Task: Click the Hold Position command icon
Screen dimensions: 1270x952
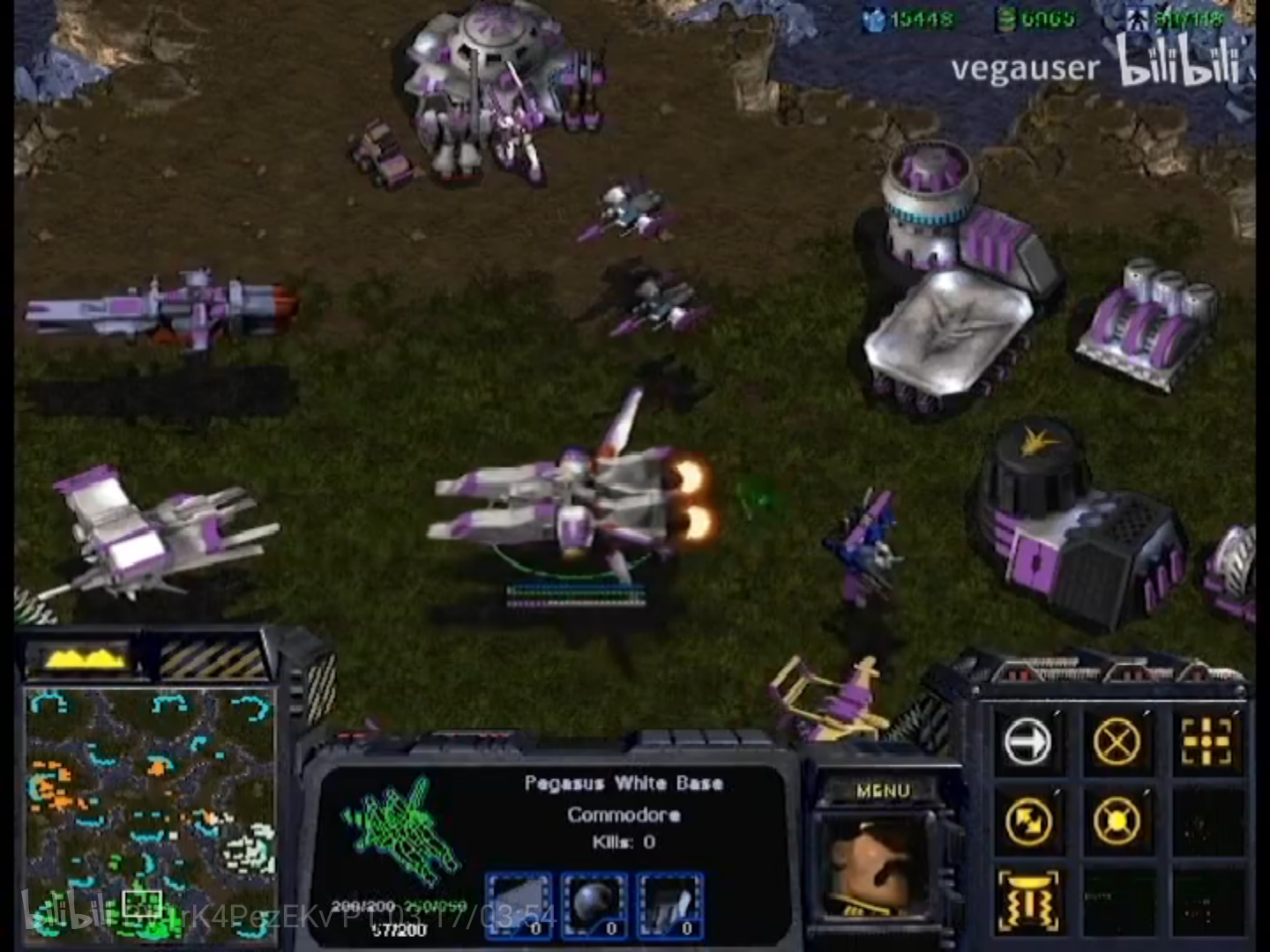Action: pyautogui.click(x=1117, y=822)
